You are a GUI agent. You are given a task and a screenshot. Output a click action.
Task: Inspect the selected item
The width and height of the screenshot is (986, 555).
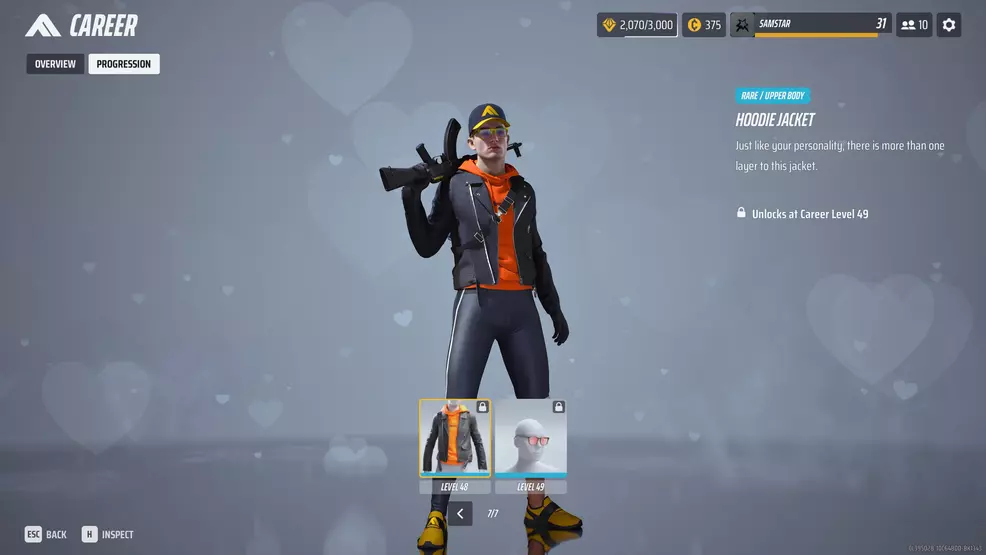tap(108, 535)
